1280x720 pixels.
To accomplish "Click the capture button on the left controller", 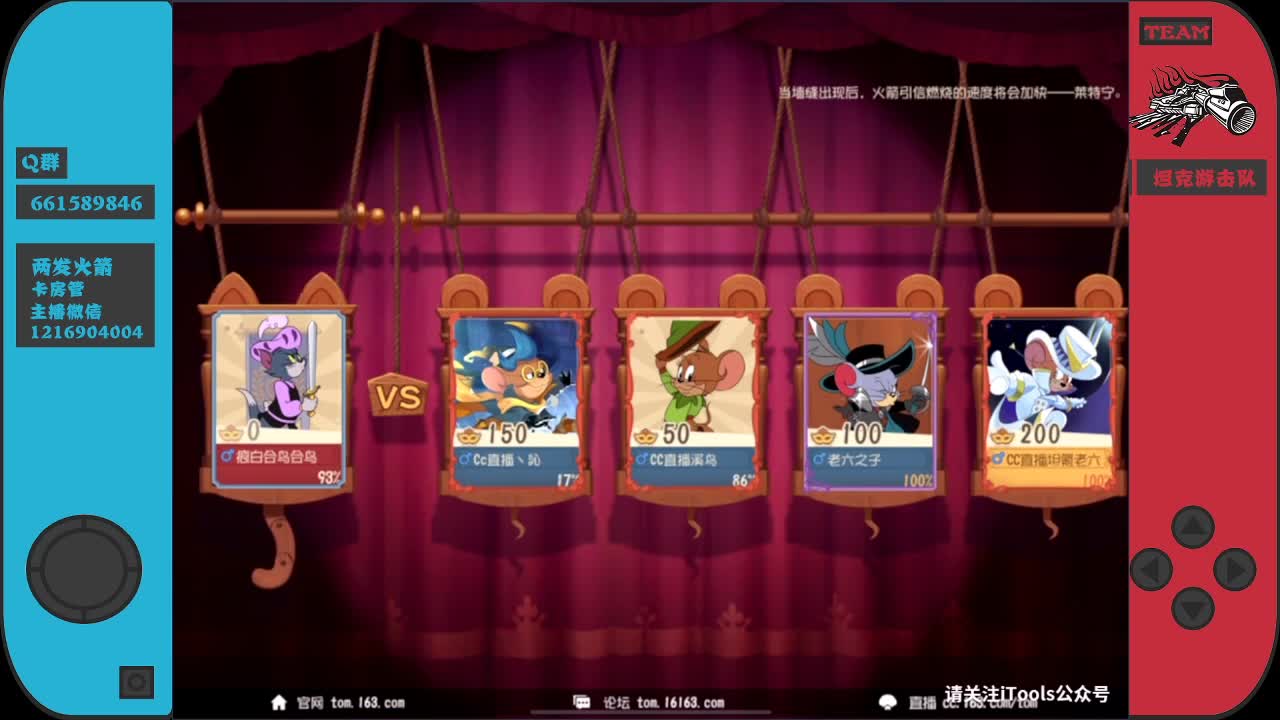I will coord(135,680).
